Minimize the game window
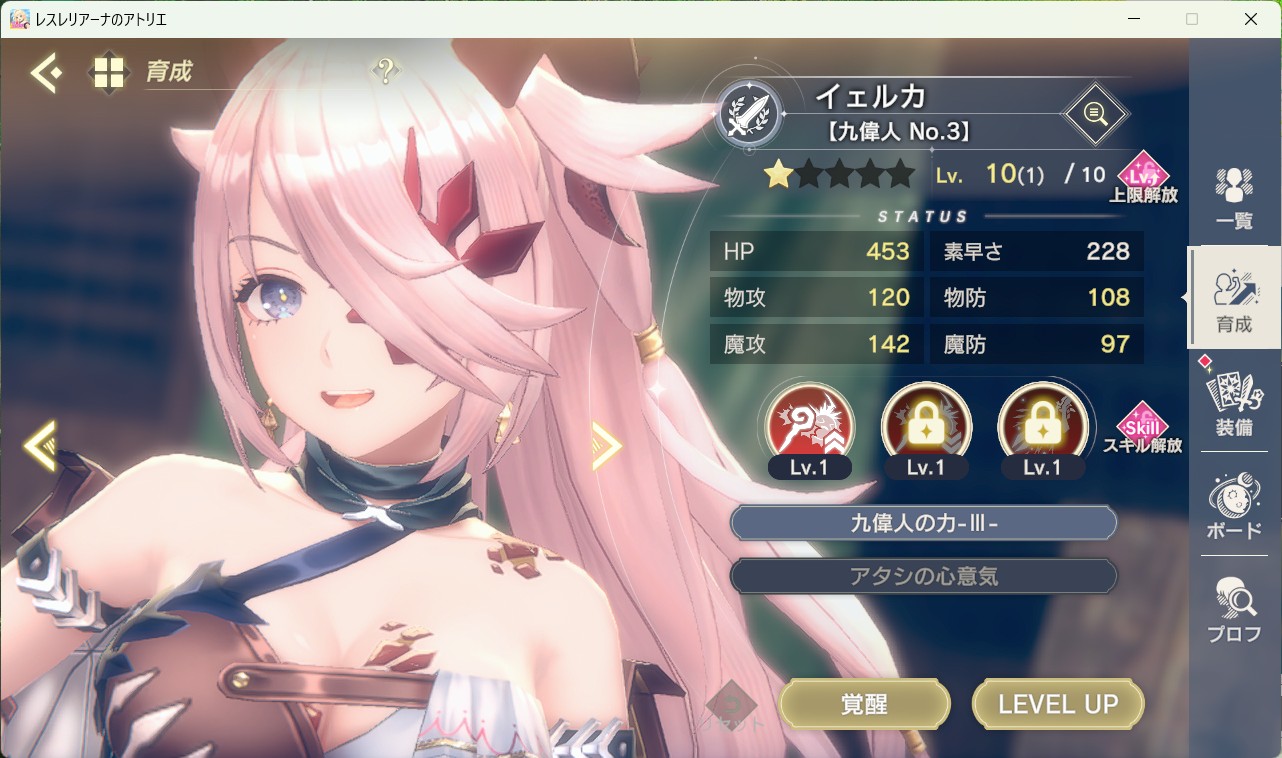 click(x=1133, y=19)
